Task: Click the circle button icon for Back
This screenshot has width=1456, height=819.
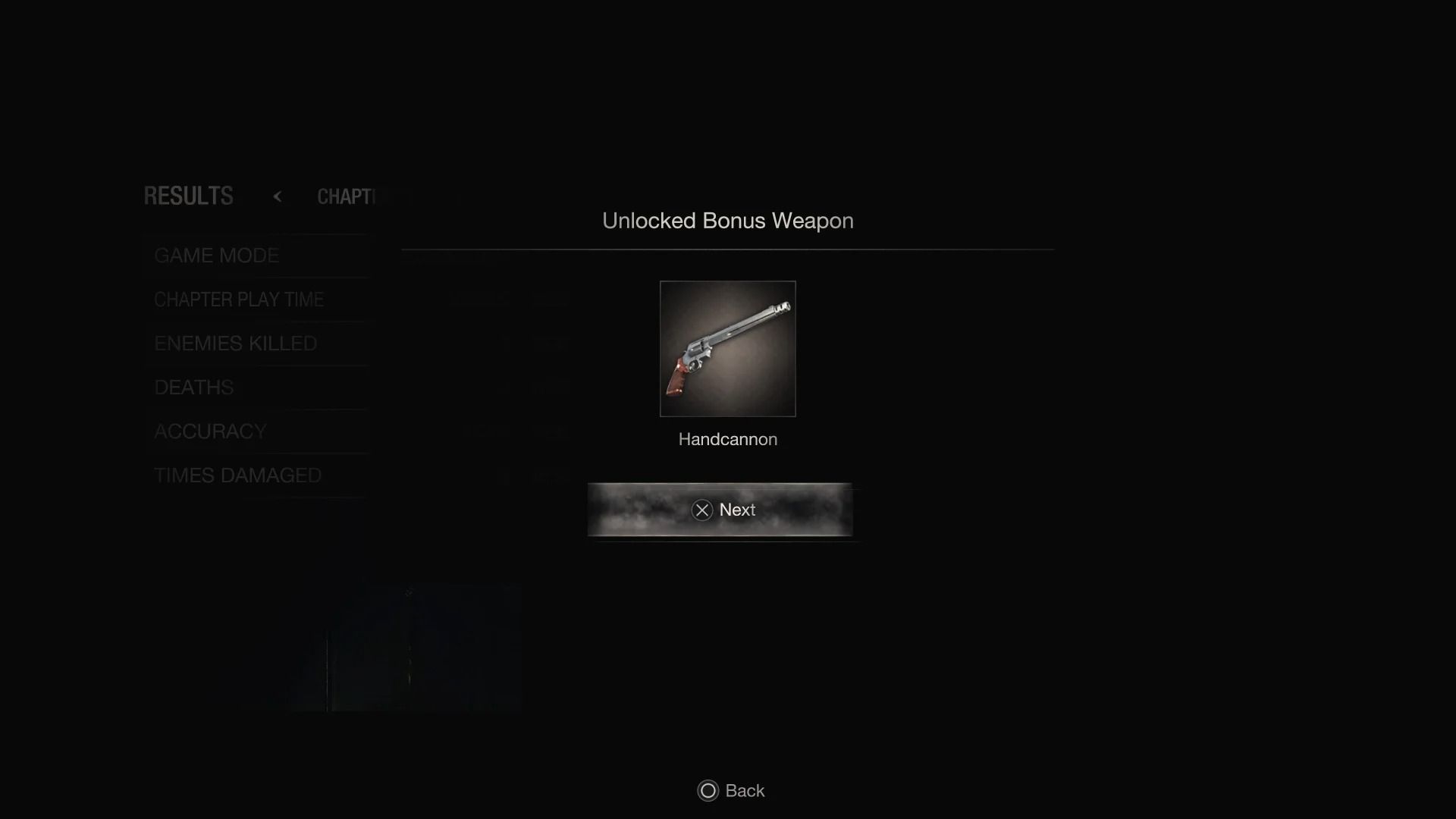Action: coord(707,791)
